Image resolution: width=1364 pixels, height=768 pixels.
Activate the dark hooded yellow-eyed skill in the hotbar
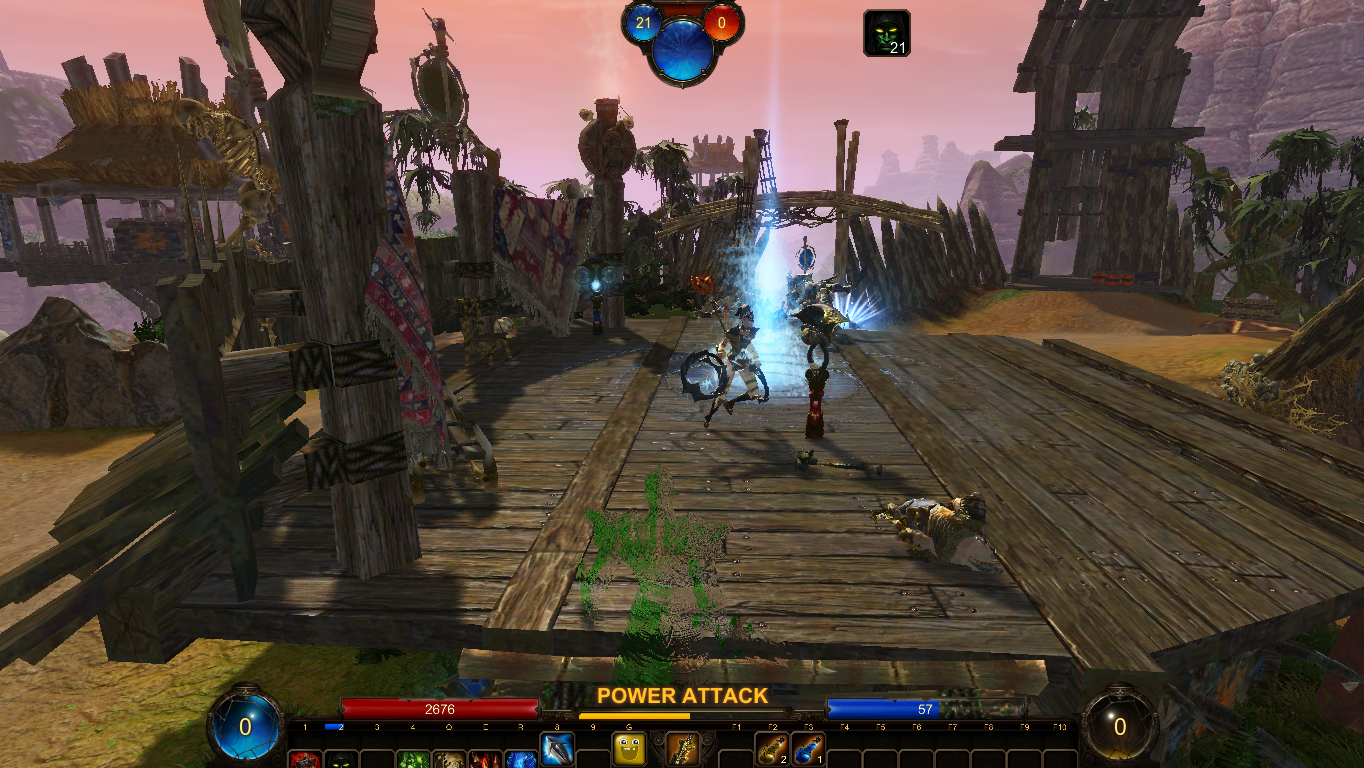[341, 760]
